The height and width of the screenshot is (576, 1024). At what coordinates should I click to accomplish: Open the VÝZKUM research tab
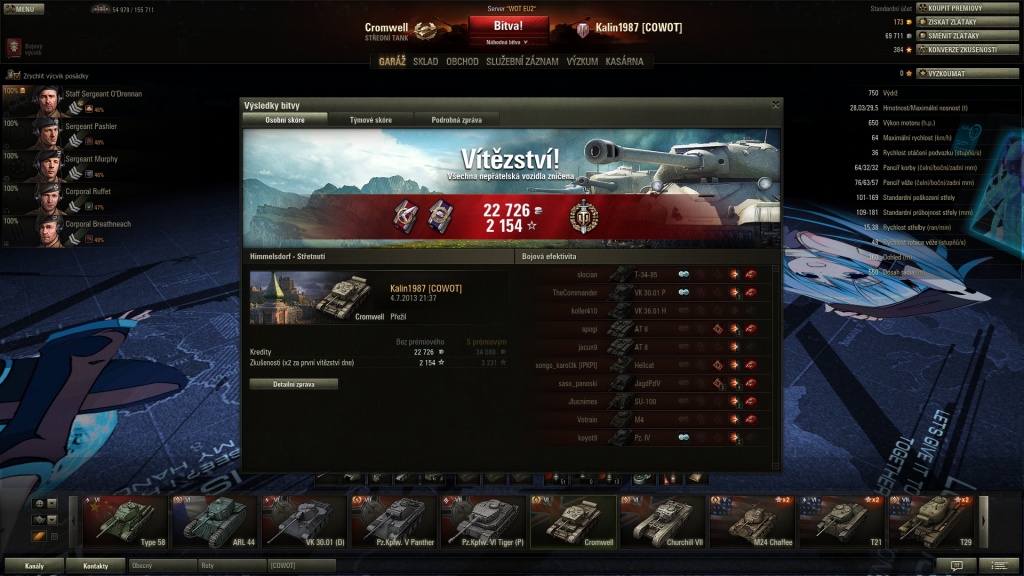click(582, 61)
